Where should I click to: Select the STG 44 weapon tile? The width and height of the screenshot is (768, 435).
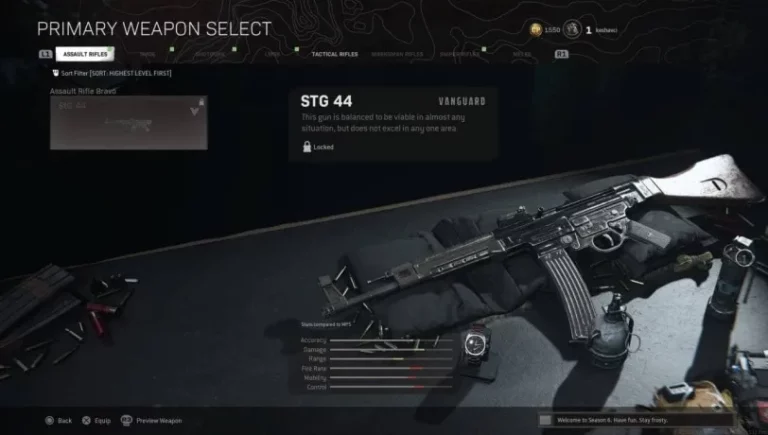129,123
